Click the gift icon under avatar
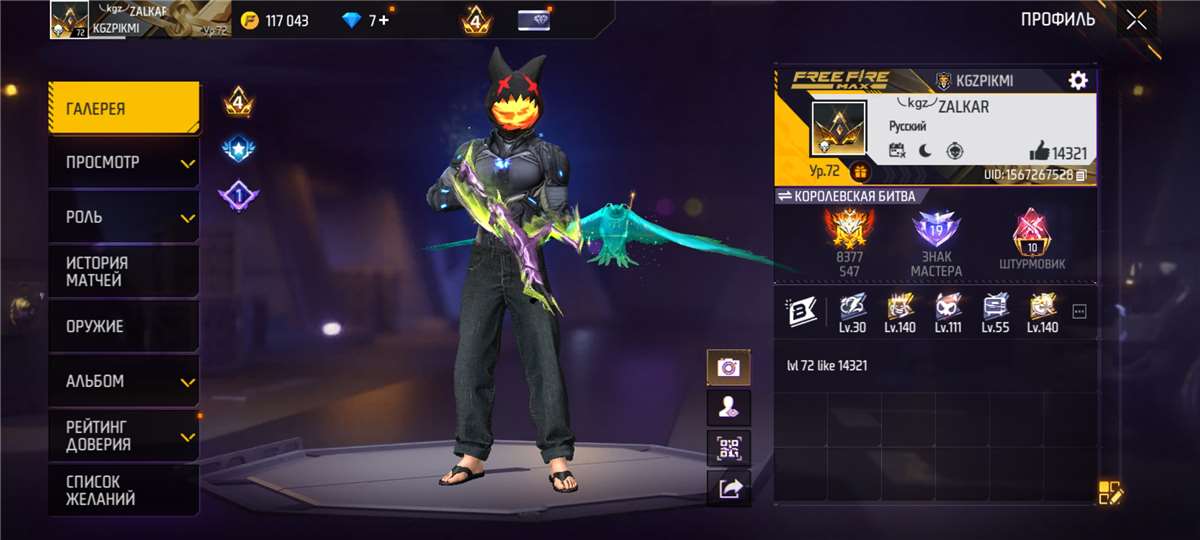The image size is (1200, 540). pyautogui.click(x=860, y=171)
